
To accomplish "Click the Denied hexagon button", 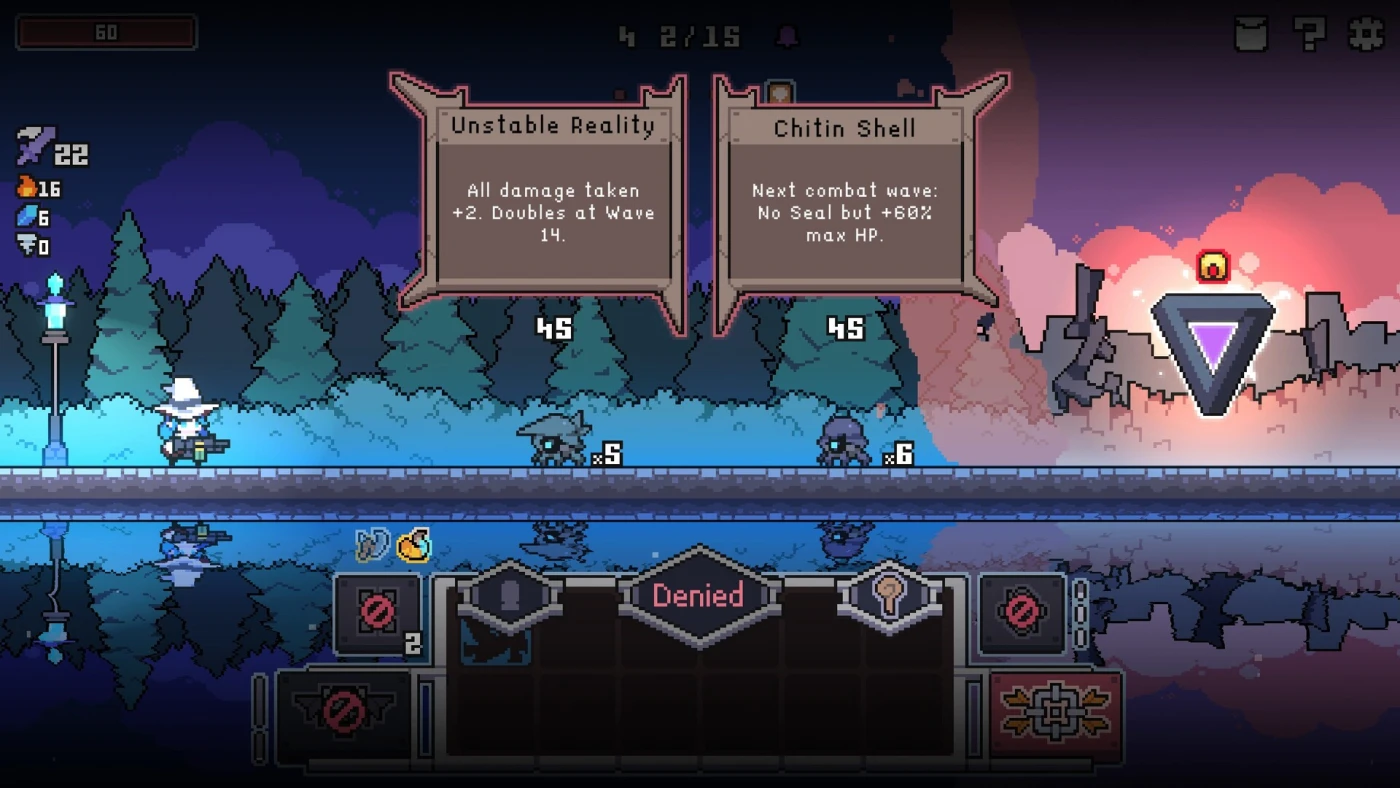I will [x=698, y=596].
